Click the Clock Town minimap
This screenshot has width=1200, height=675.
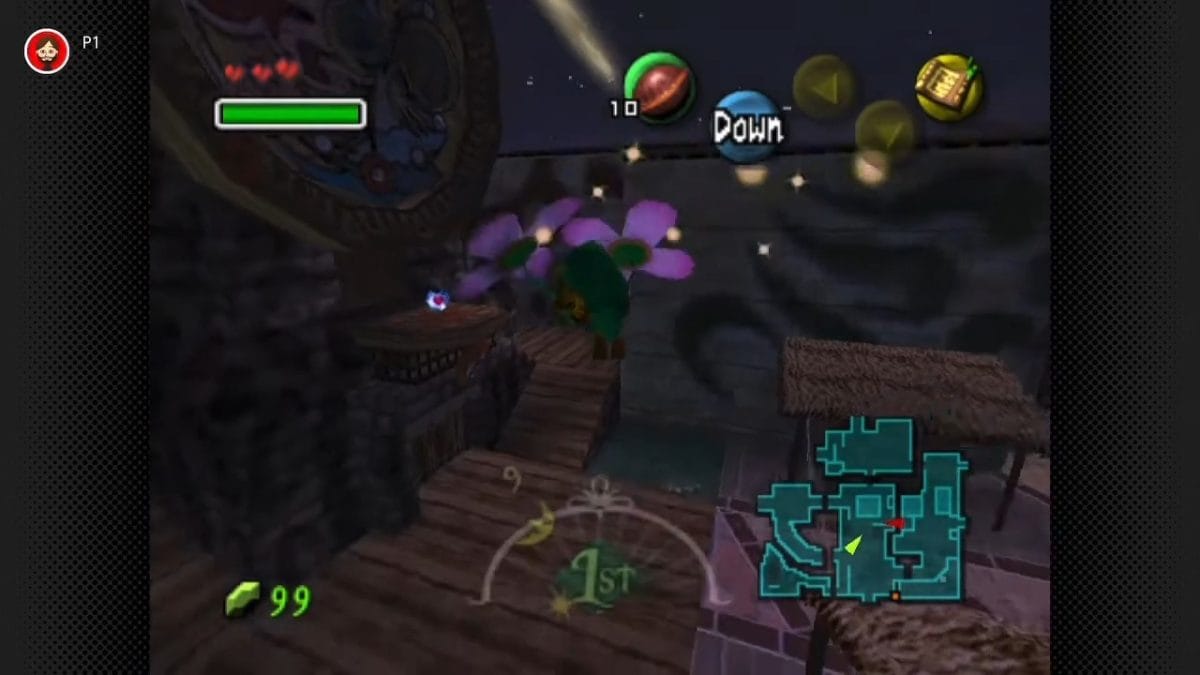pyautogui.click(x=861, y=509)
